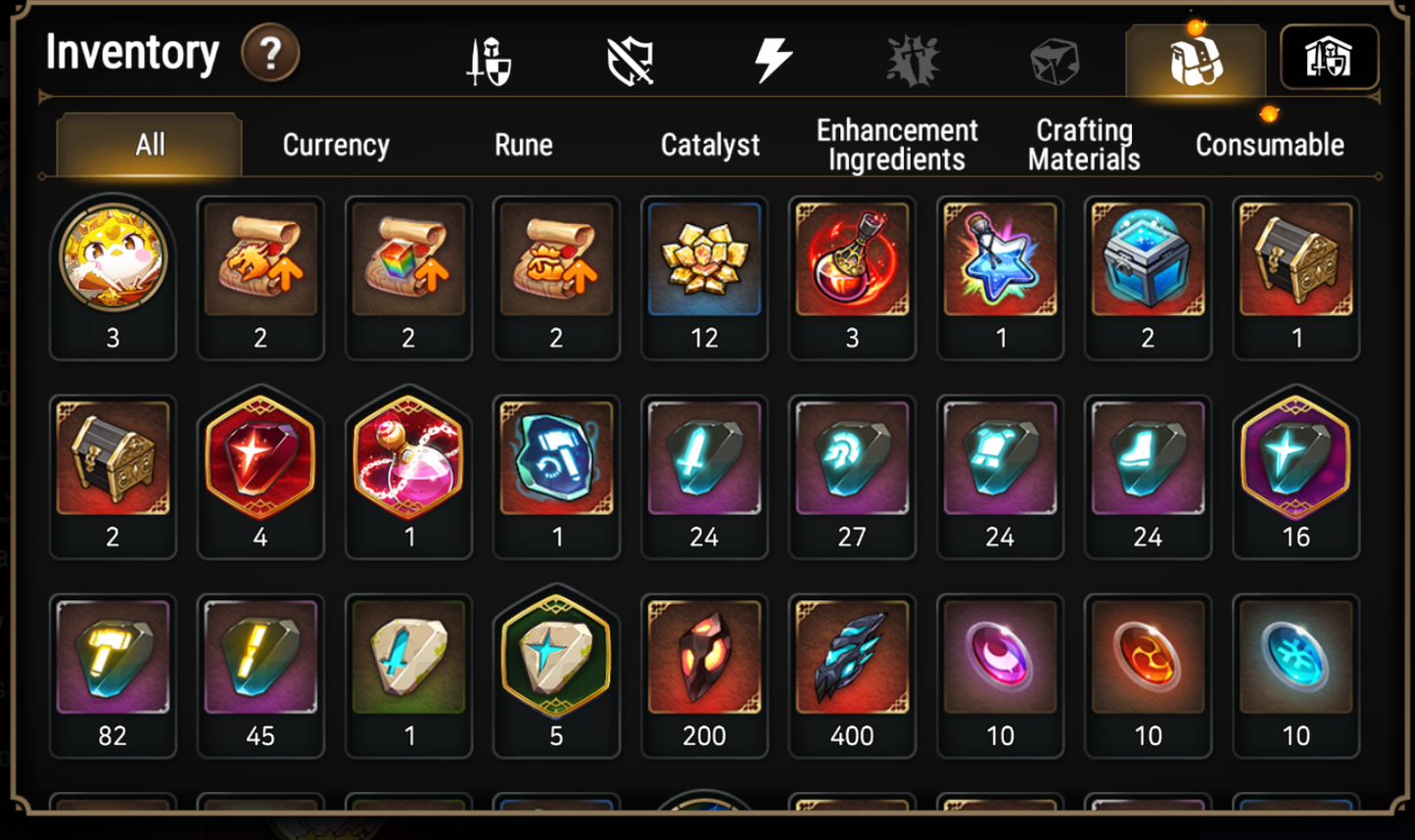Switch to the Currency tab
This screenshot has height=840, width=1415.
click(x=336, y=145)
